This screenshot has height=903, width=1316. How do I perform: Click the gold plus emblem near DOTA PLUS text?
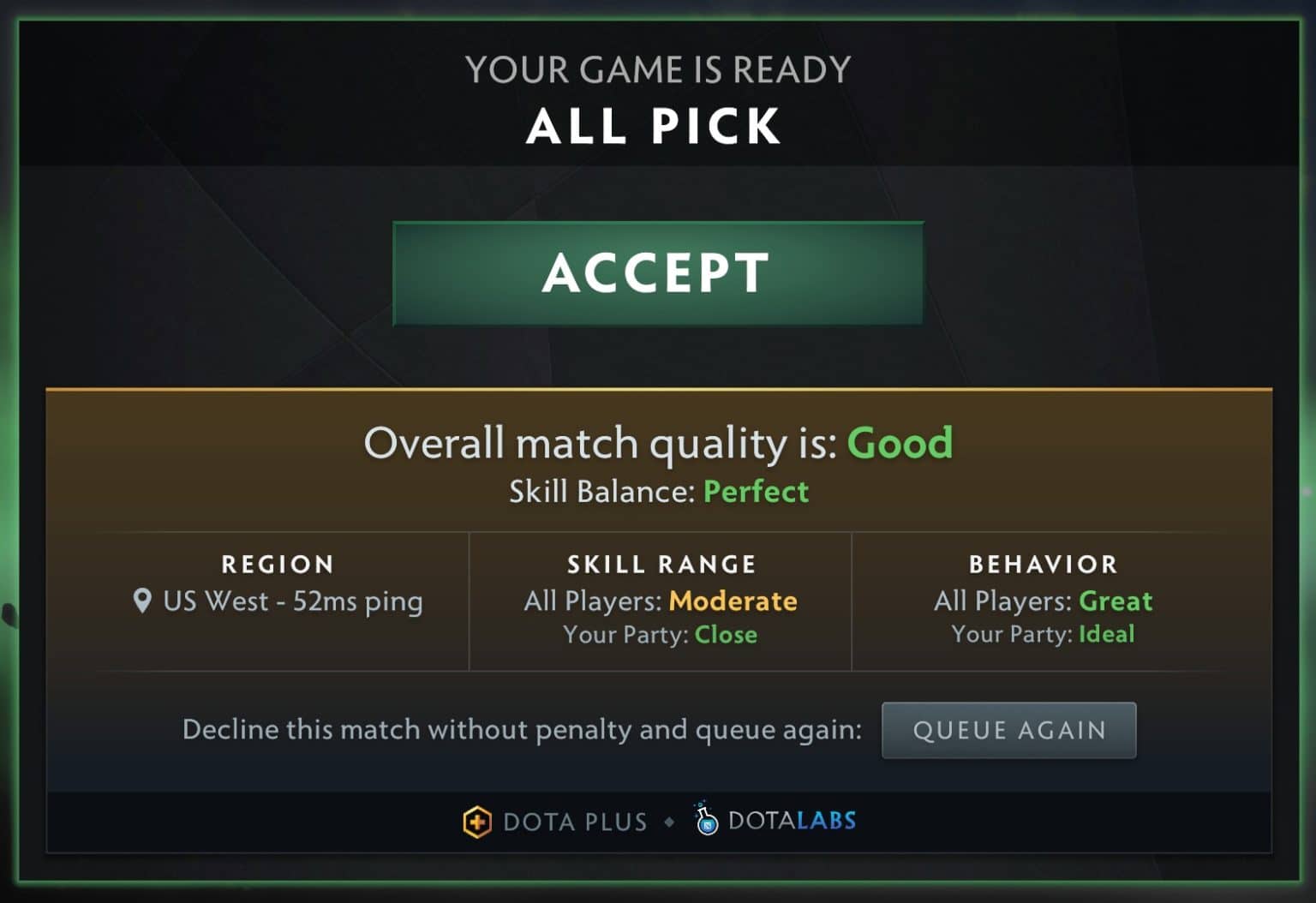point(476,821)
